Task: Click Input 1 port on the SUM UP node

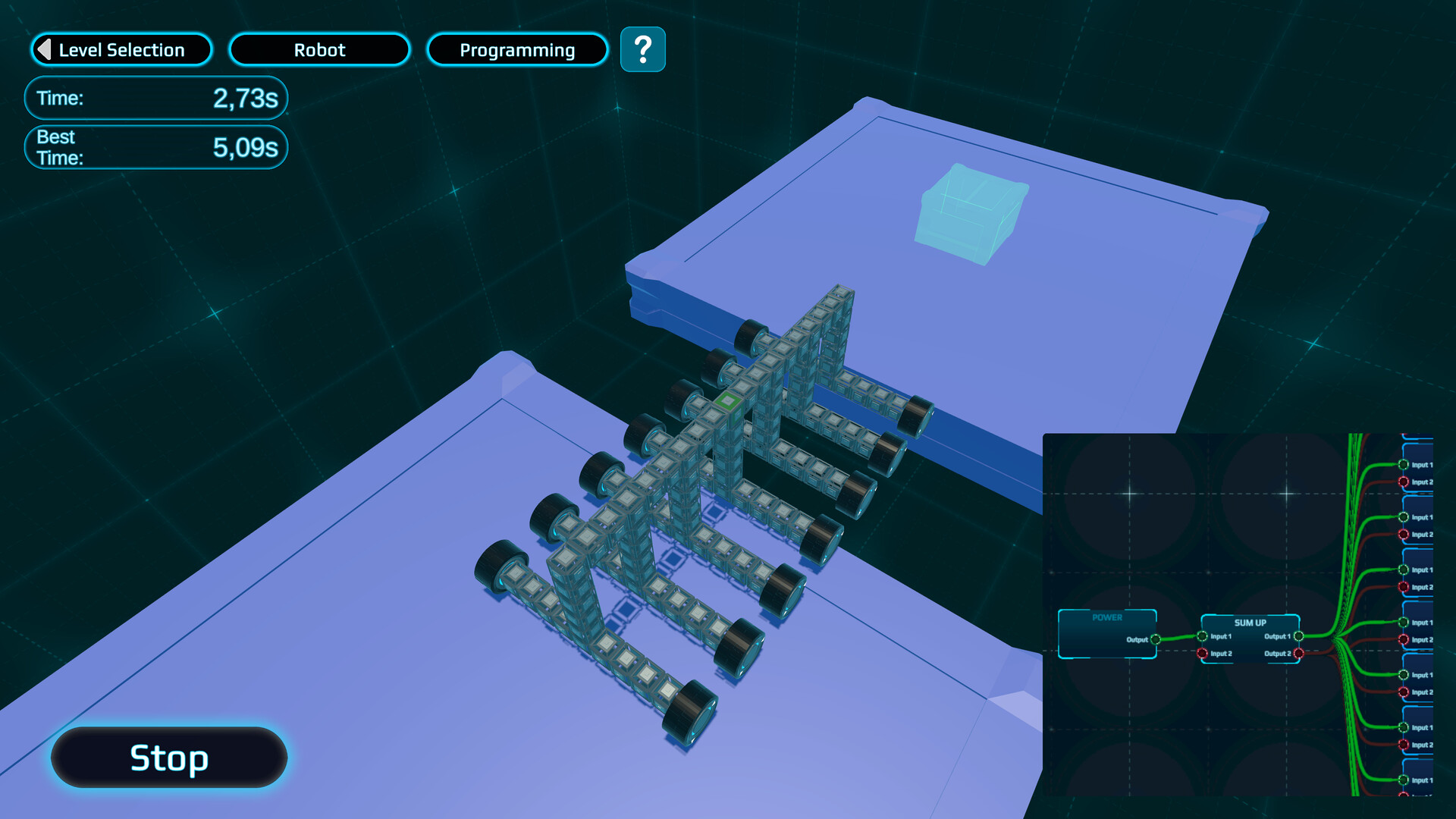Action: pyautogui.click(x=1202, y=636)
